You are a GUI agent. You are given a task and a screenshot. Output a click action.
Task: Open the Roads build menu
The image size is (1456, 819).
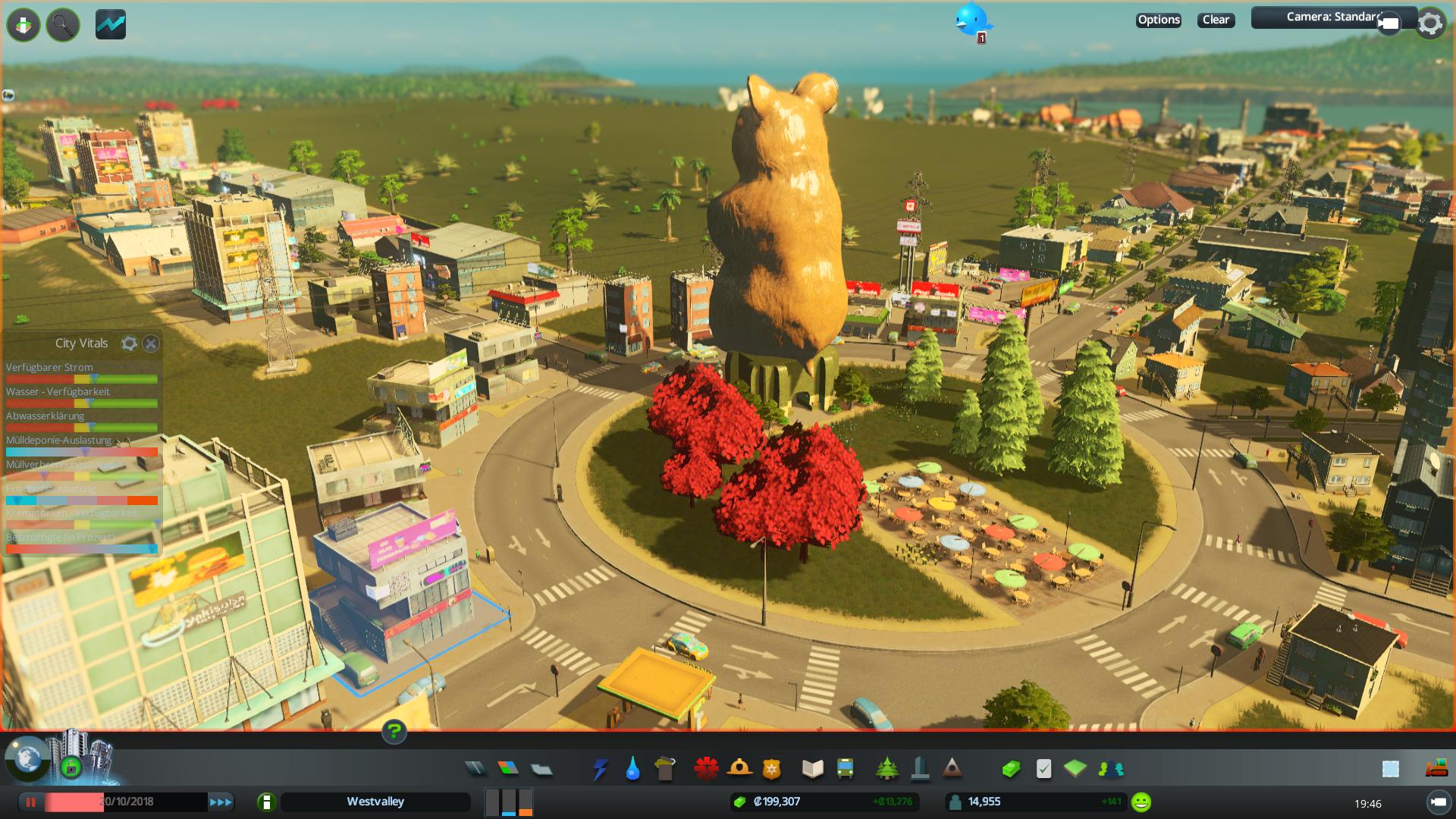[x=475, y=769]
